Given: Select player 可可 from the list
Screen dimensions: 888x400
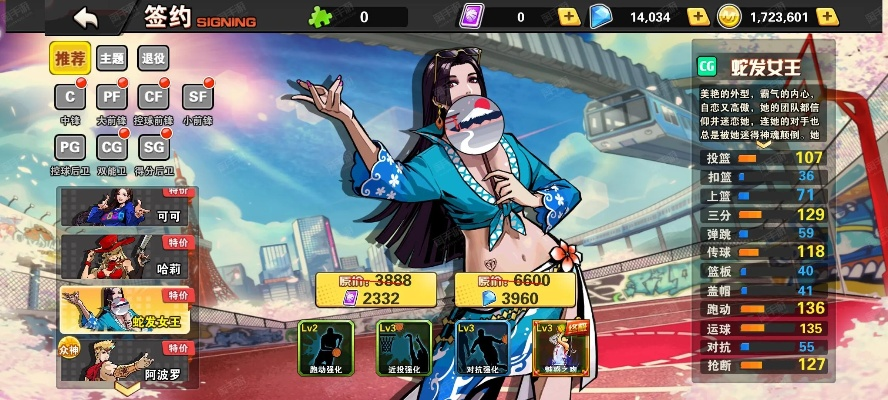Looking at the screenshot, I should point(125,208).
